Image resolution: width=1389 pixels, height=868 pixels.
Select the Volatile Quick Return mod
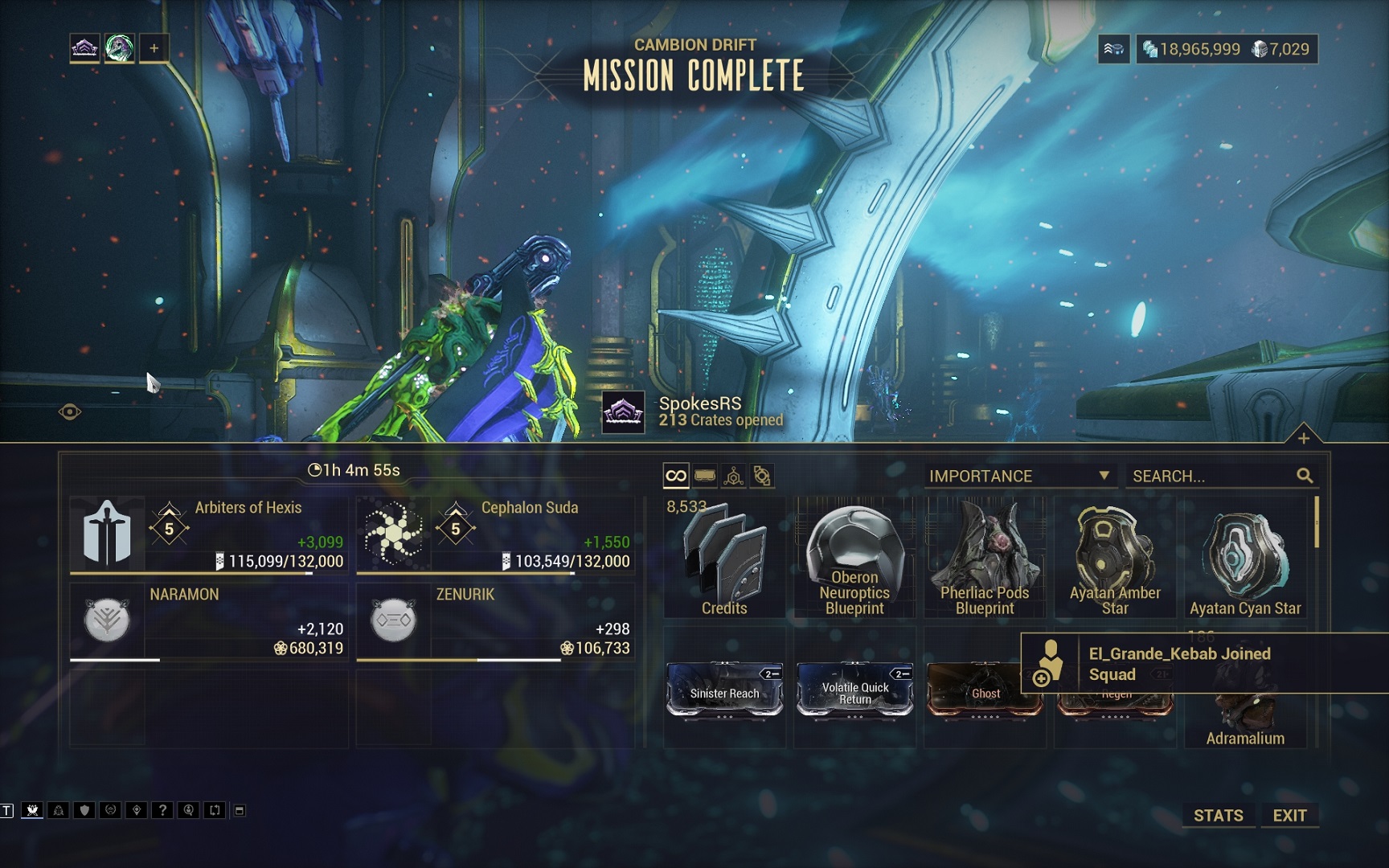854,690
